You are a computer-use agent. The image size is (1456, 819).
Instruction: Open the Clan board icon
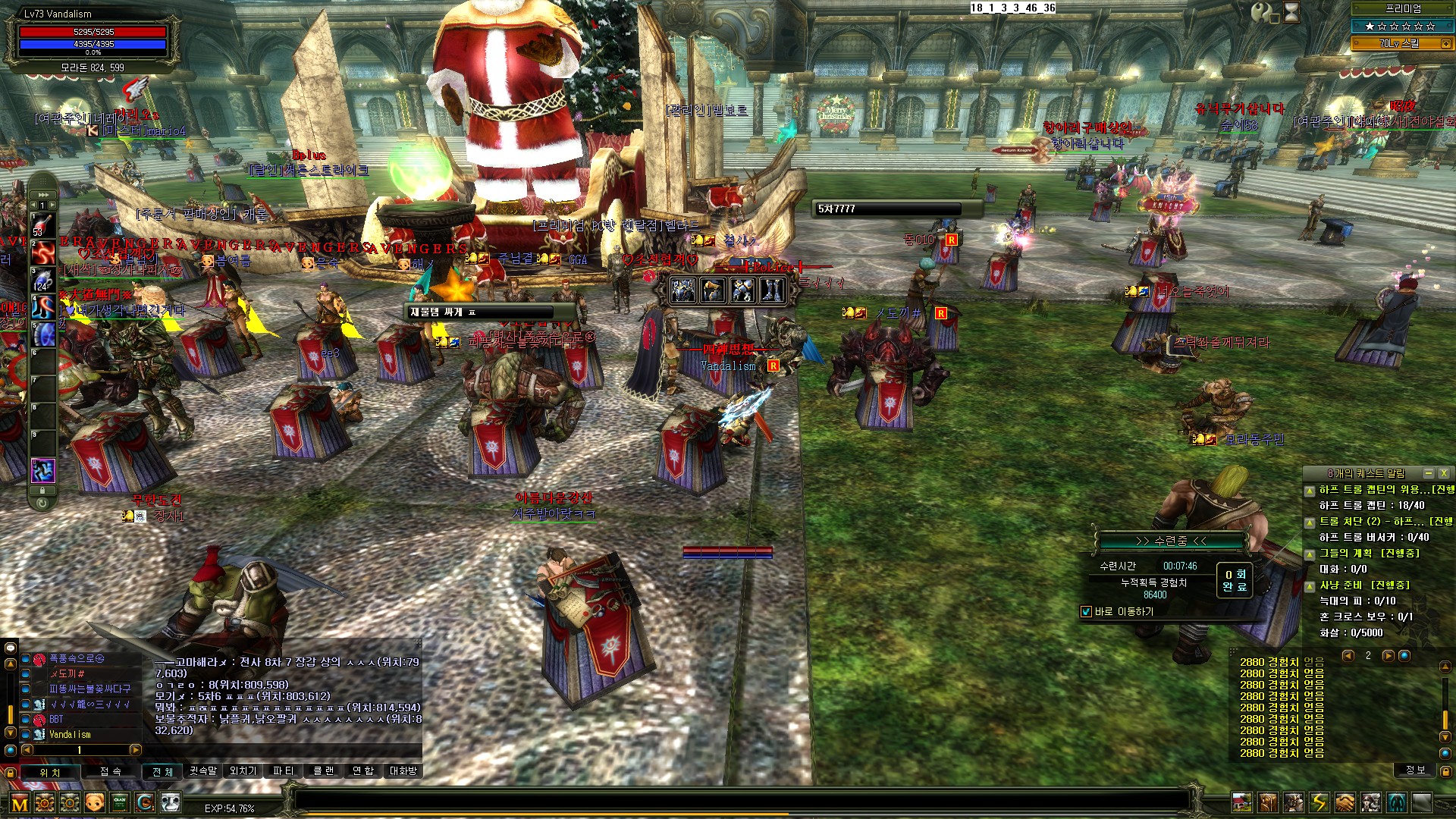coord(120,802)
